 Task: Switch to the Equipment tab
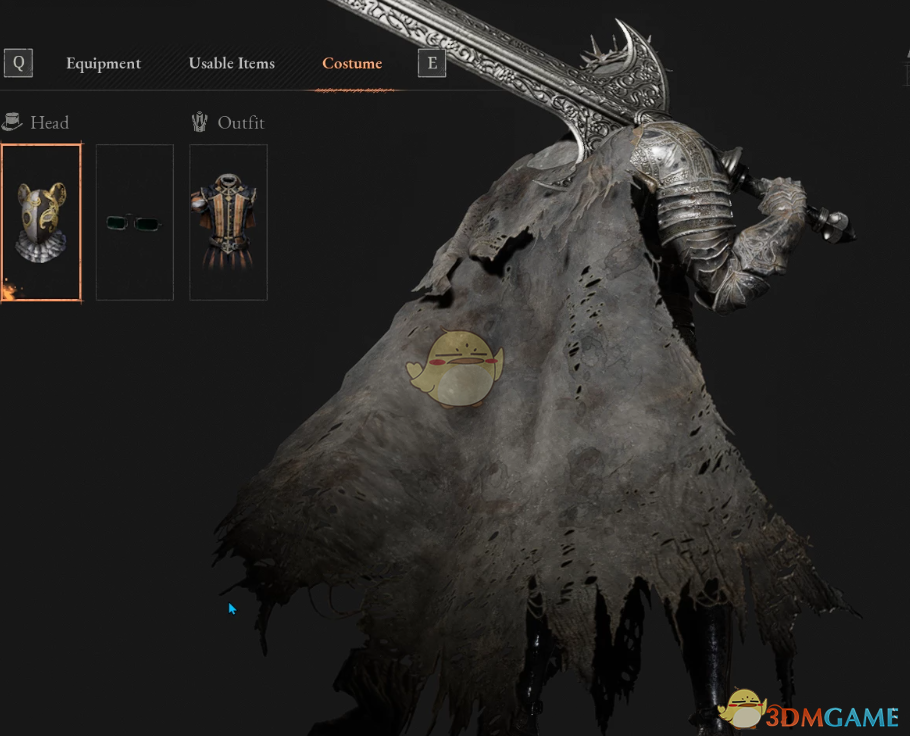click(103, 63)
